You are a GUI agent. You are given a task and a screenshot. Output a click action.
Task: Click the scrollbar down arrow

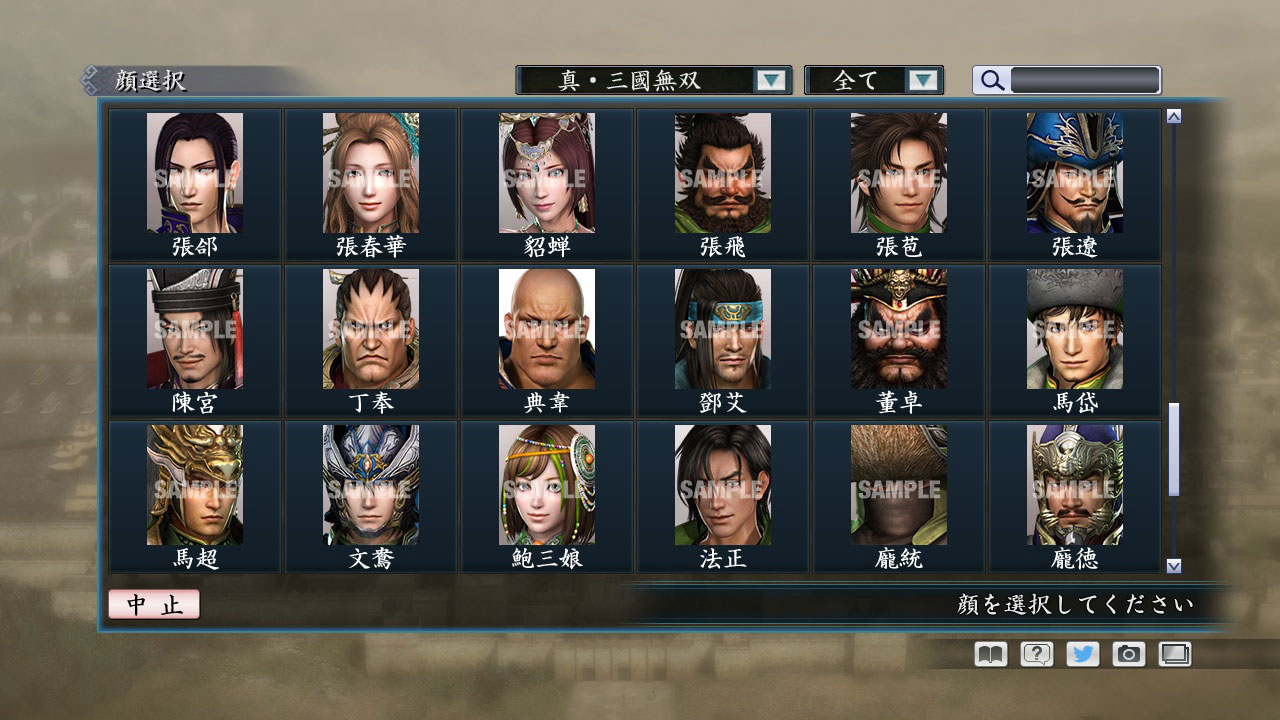(1172, 565)
